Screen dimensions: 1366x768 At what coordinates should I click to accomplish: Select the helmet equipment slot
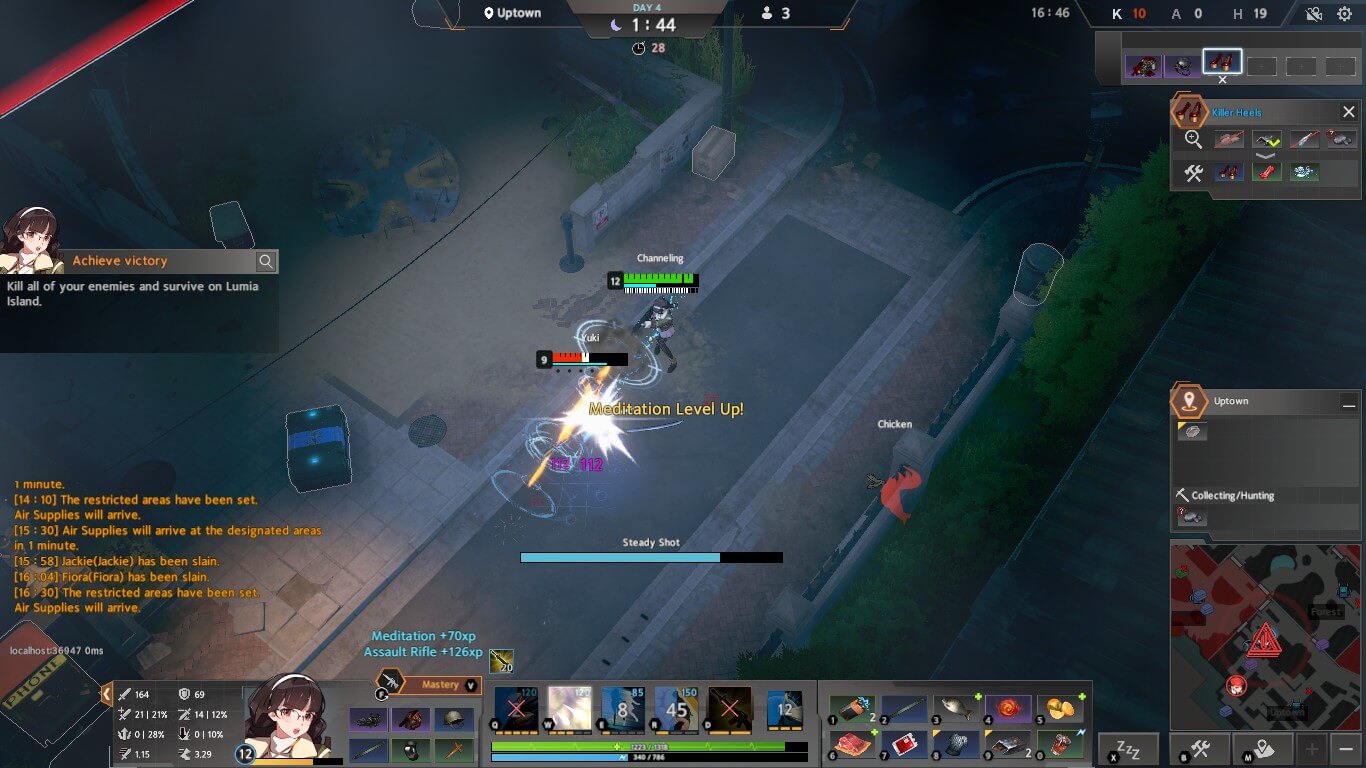(x=454, y=720)
